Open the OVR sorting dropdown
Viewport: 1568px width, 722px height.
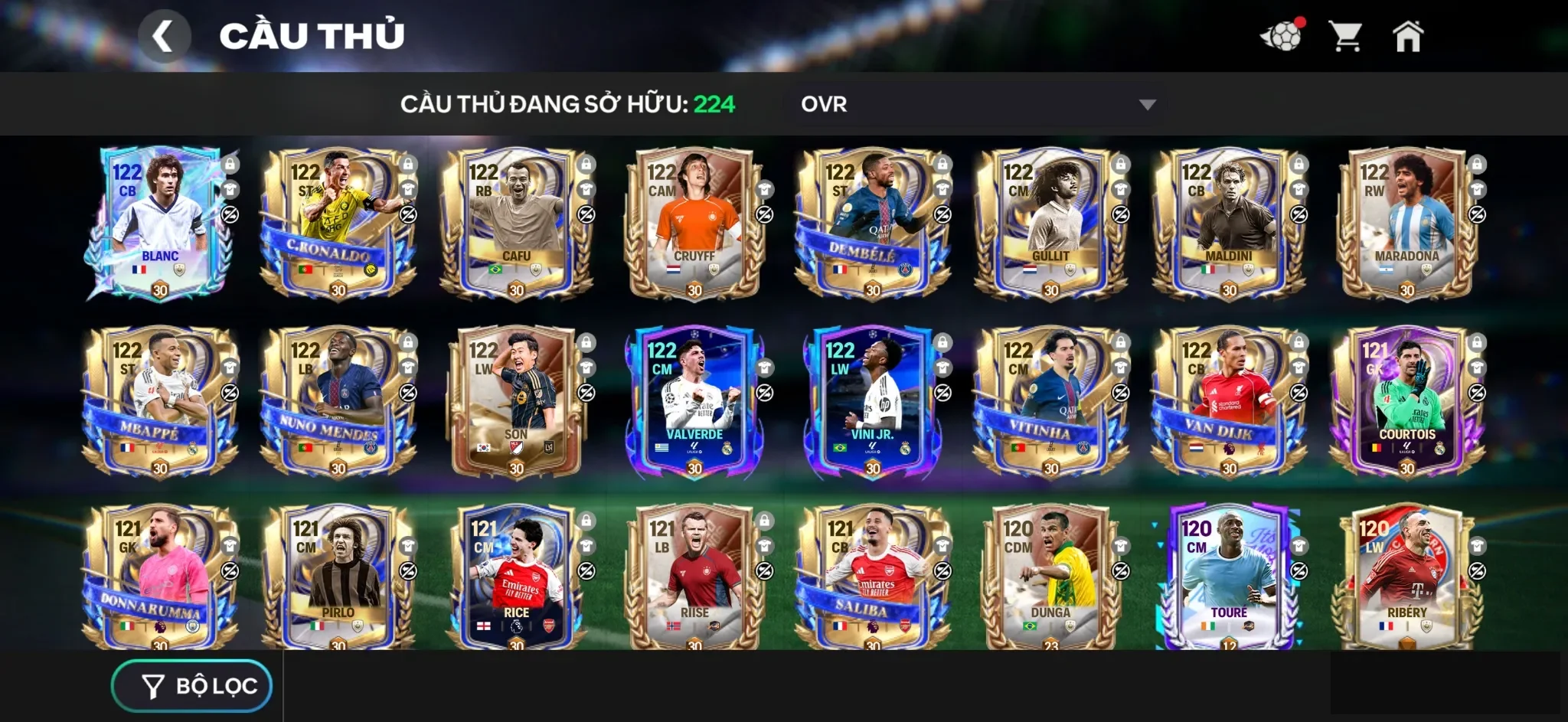[x=972, y=104]
